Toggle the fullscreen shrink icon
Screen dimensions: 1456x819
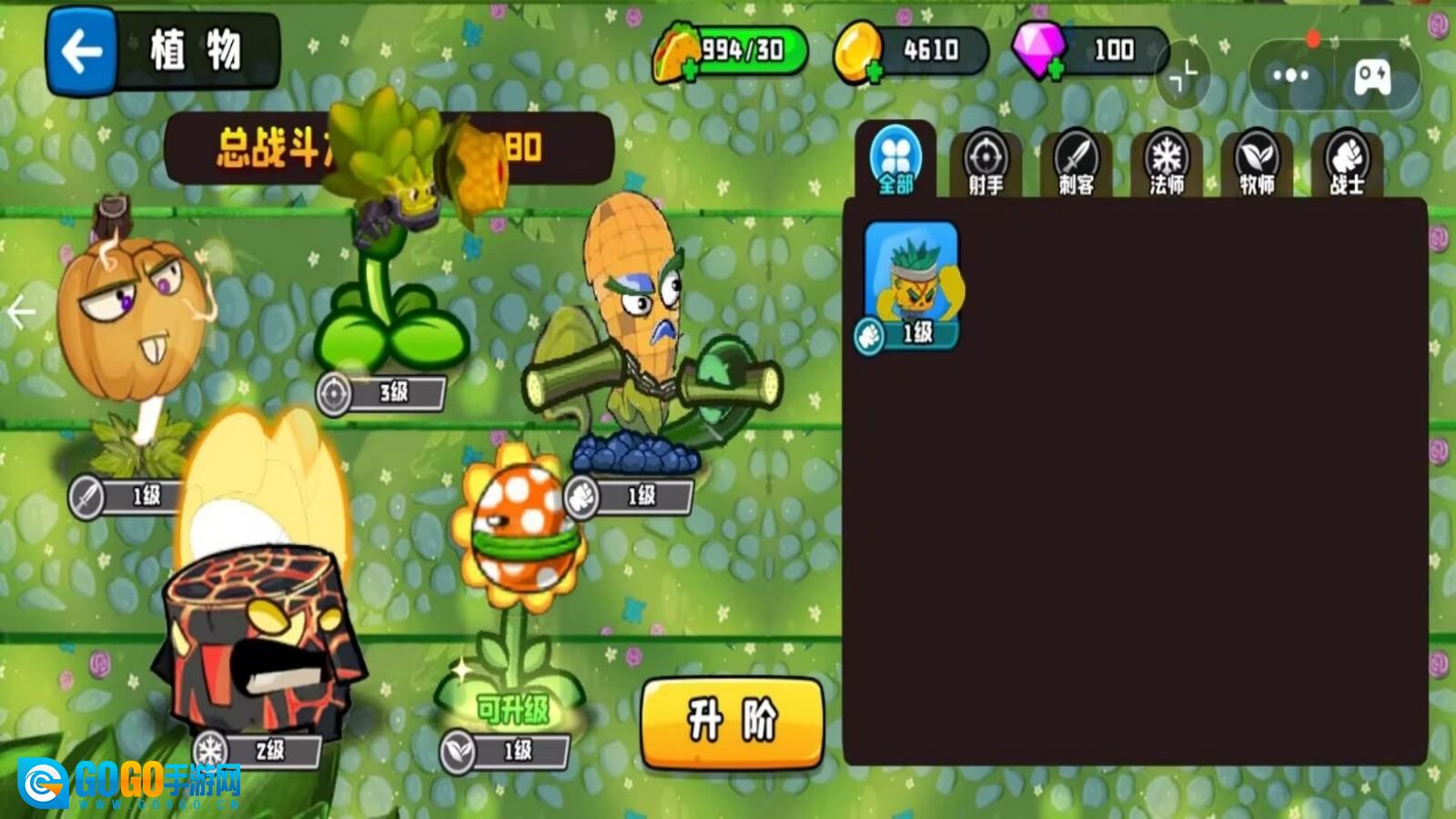[1183, 76]
